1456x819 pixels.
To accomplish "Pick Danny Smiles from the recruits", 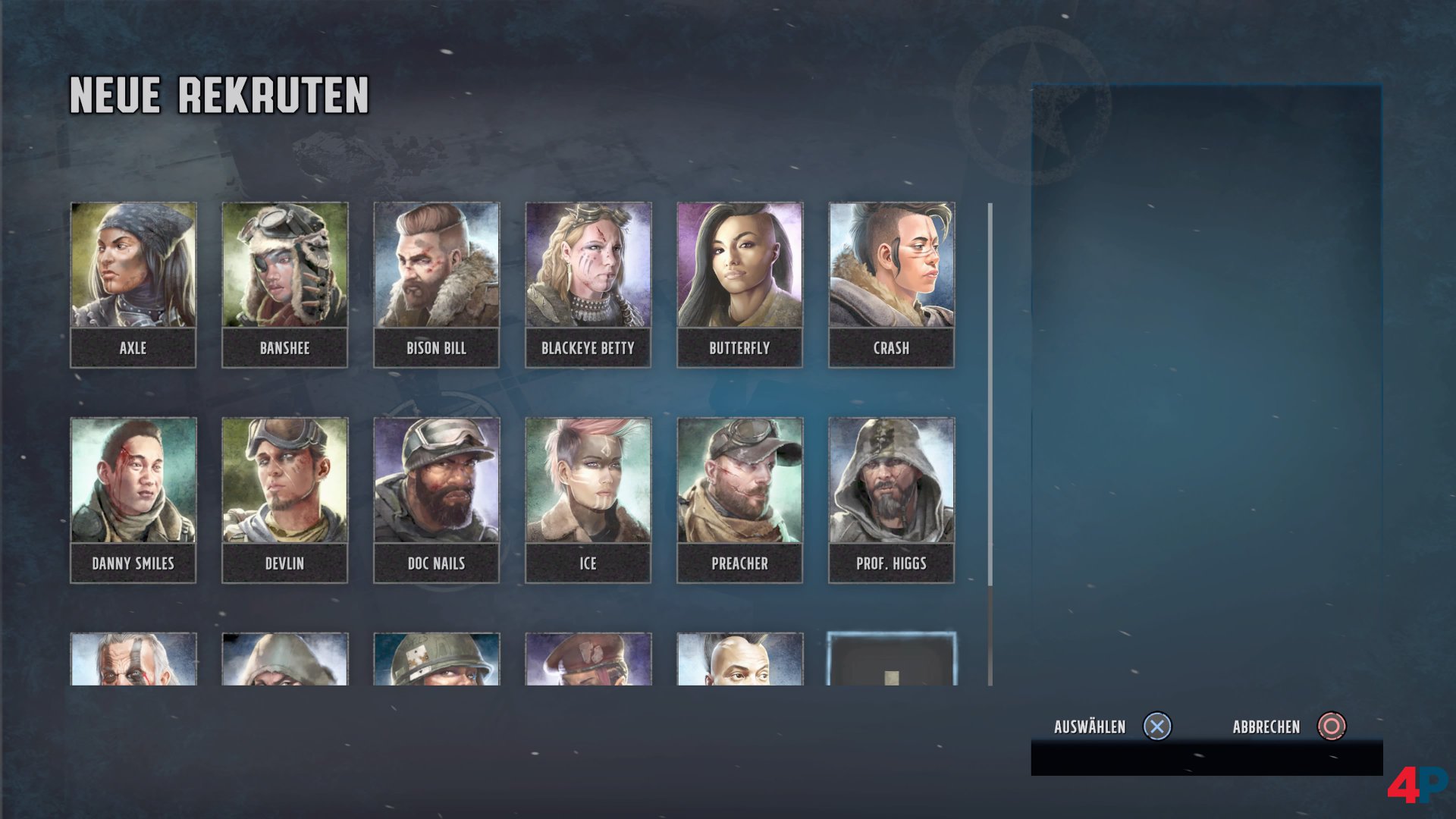I will (133, 500).
